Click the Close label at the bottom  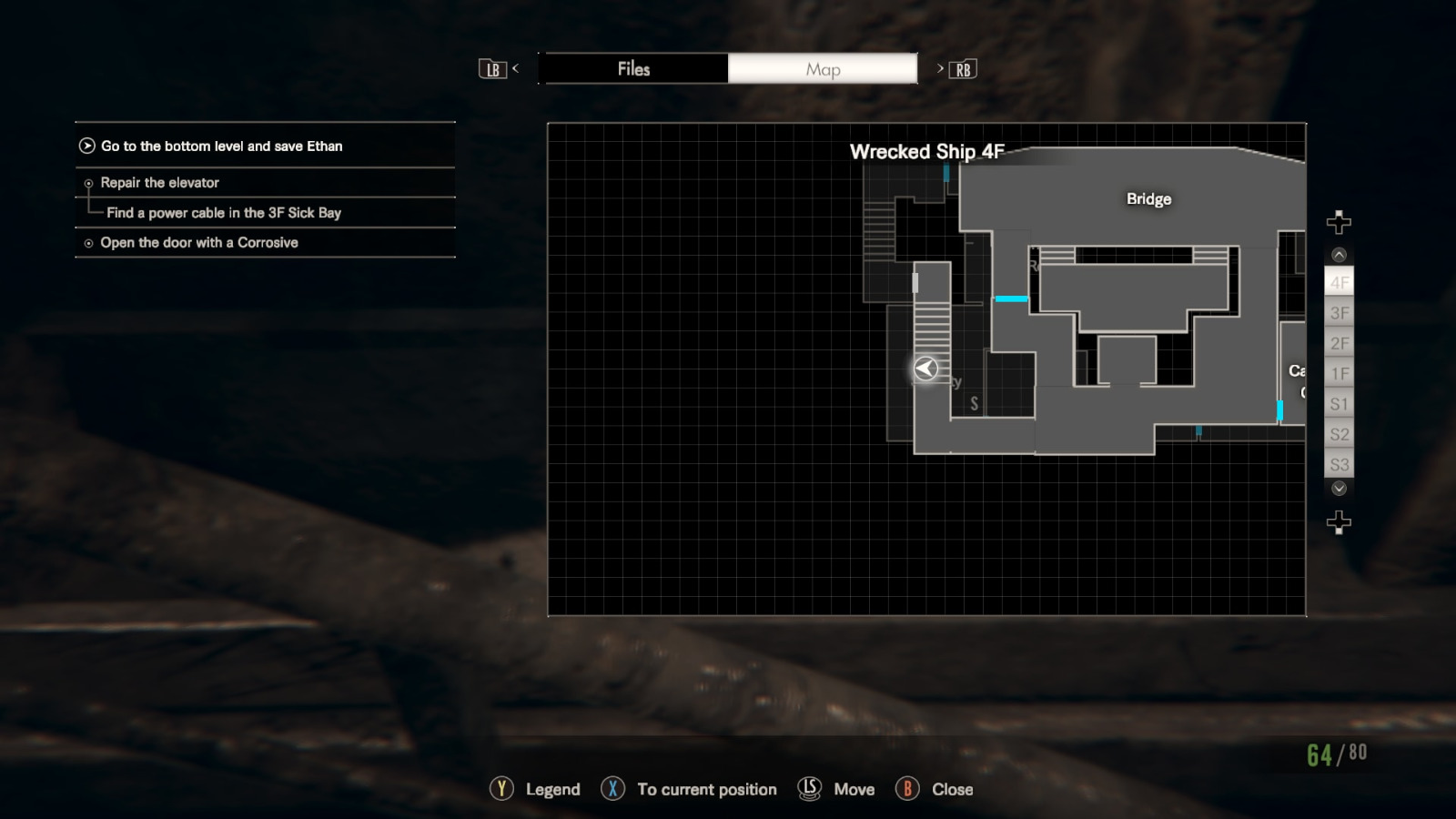click(x=952, y=789)
